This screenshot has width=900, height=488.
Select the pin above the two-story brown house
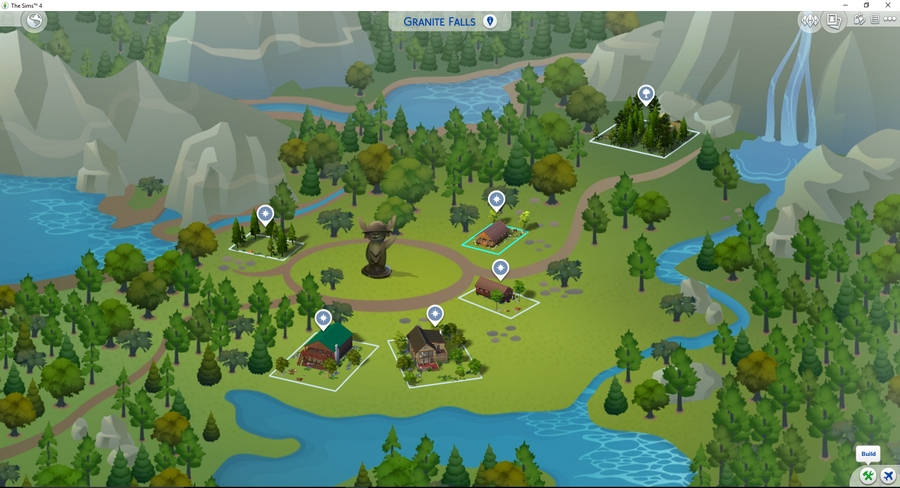(435, 314)
